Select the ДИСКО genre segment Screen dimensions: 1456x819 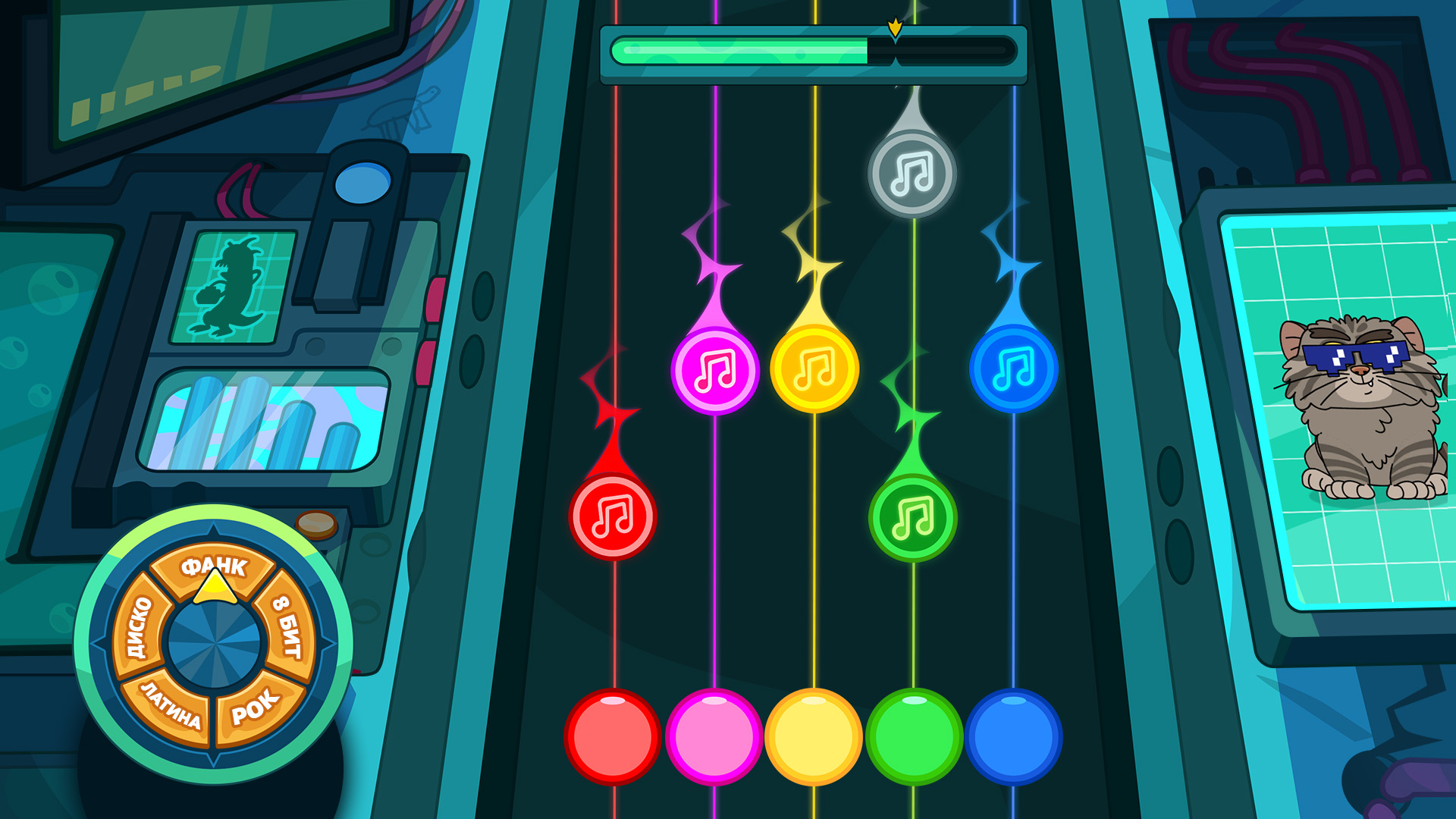pos(137,626)
